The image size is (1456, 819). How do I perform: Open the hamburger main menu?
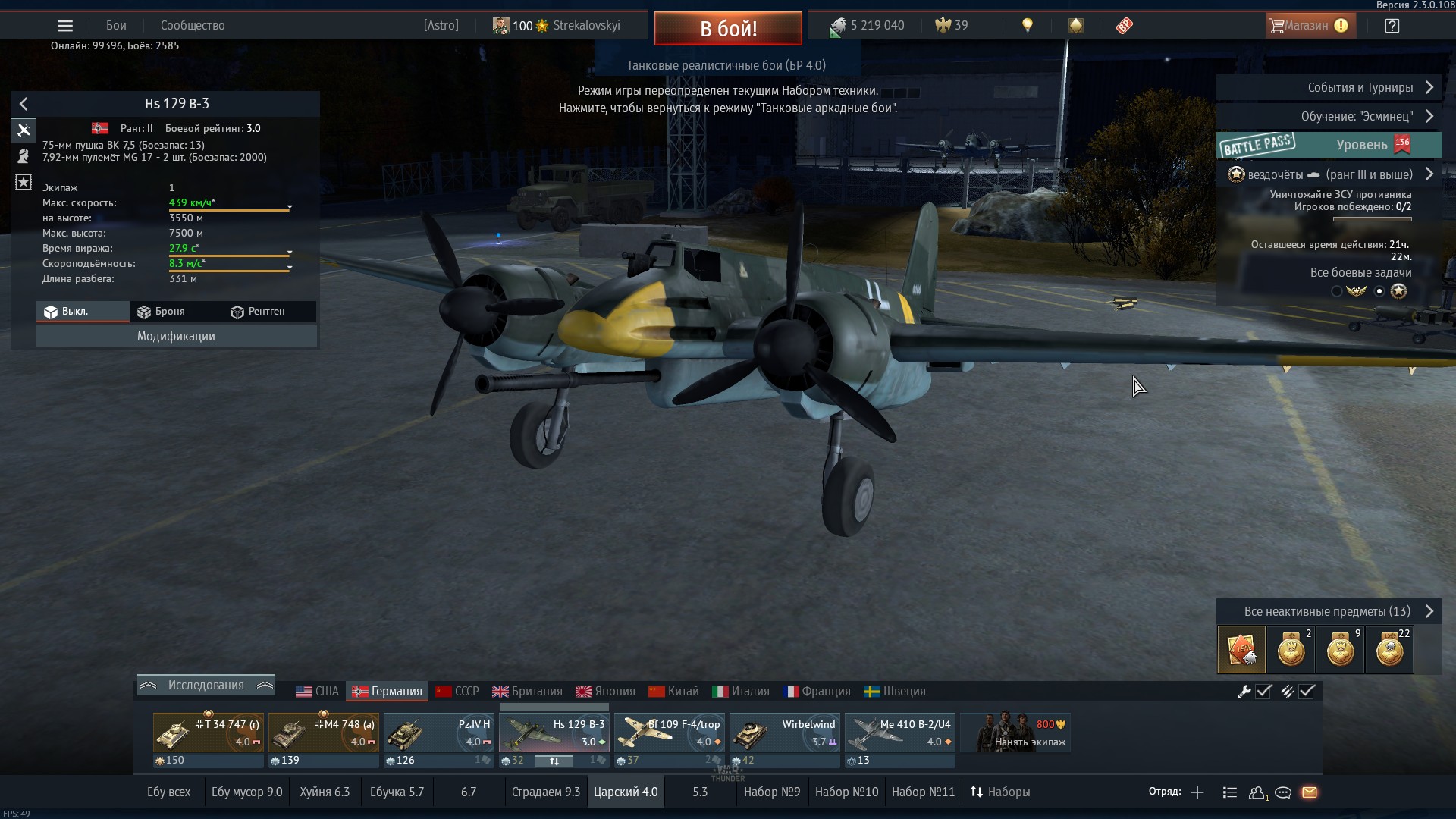[65, 26]
